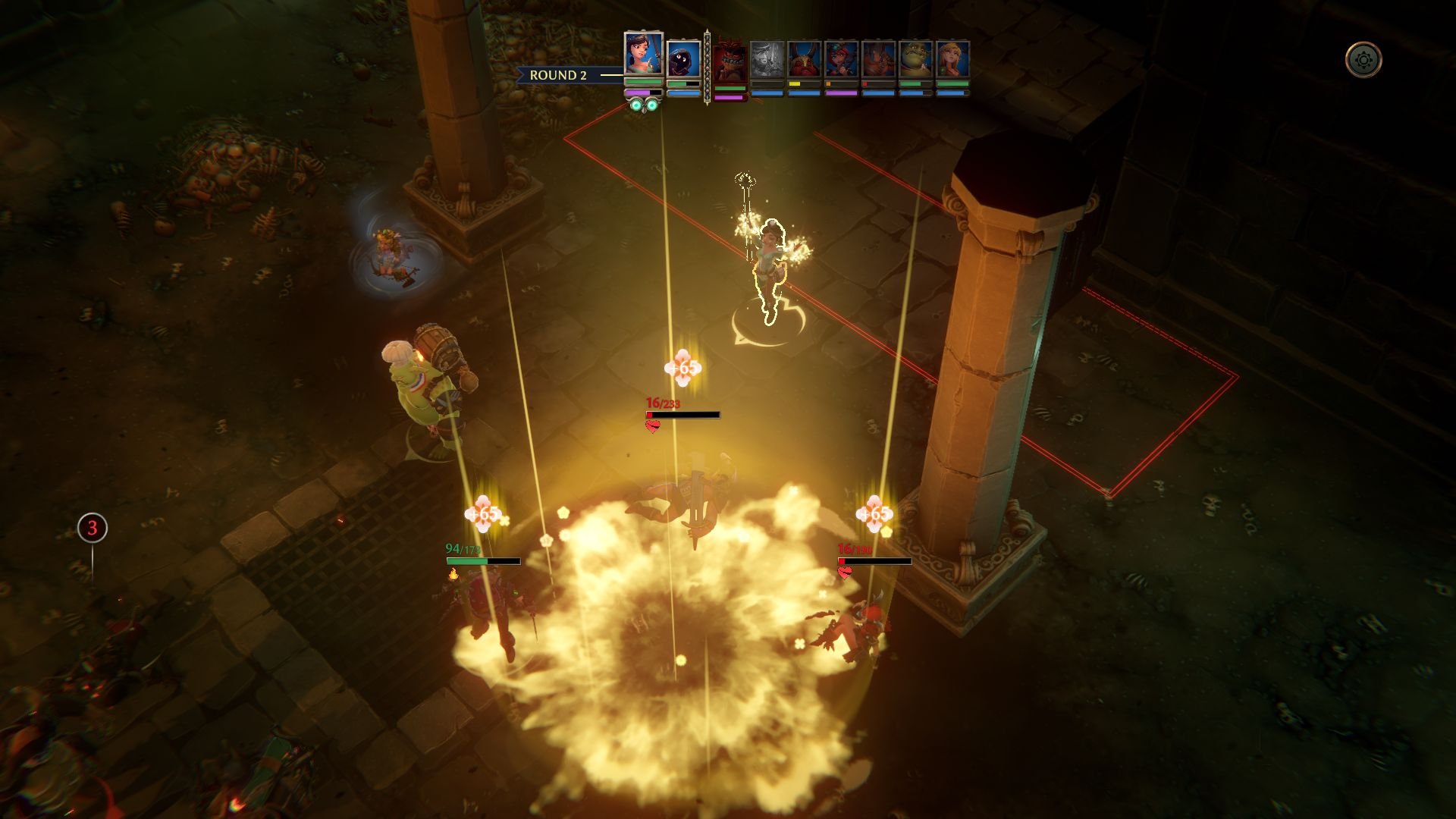Select the greyed-out defeated character portrait

(767, 59)
